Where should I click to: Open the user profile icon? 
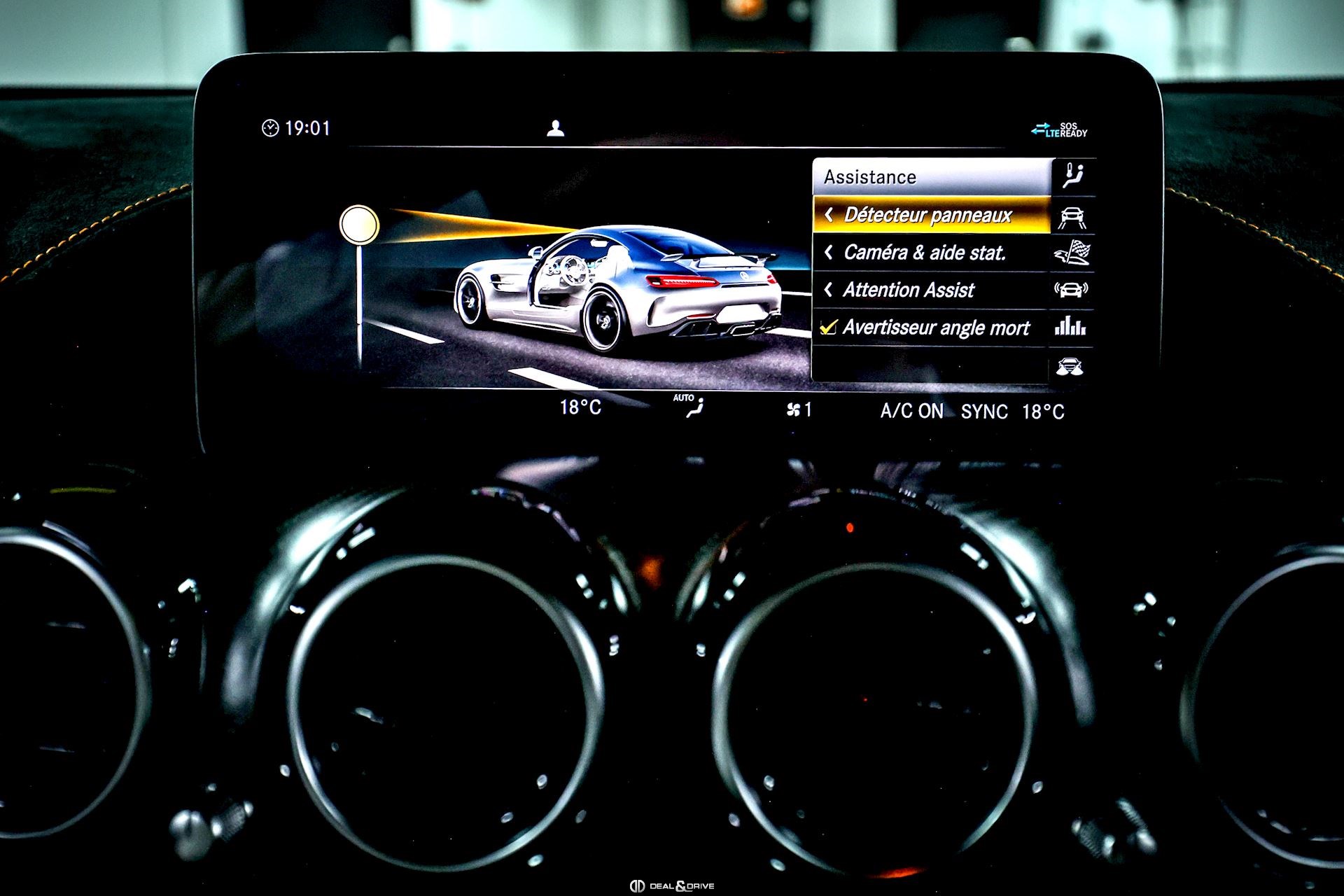tap(555, 129)
